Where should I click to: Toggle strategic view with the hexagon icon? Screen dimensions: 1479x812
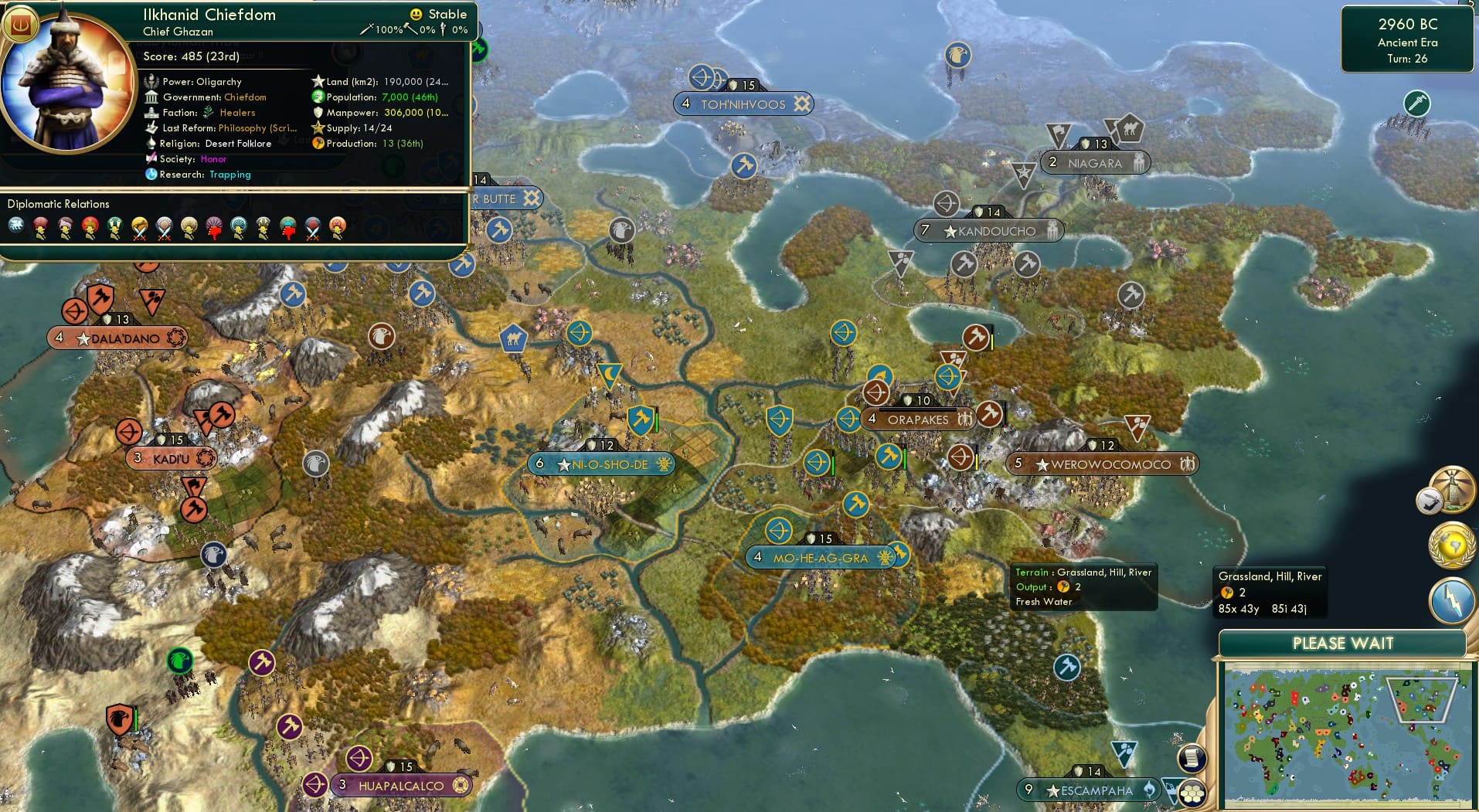(1192, 793)
